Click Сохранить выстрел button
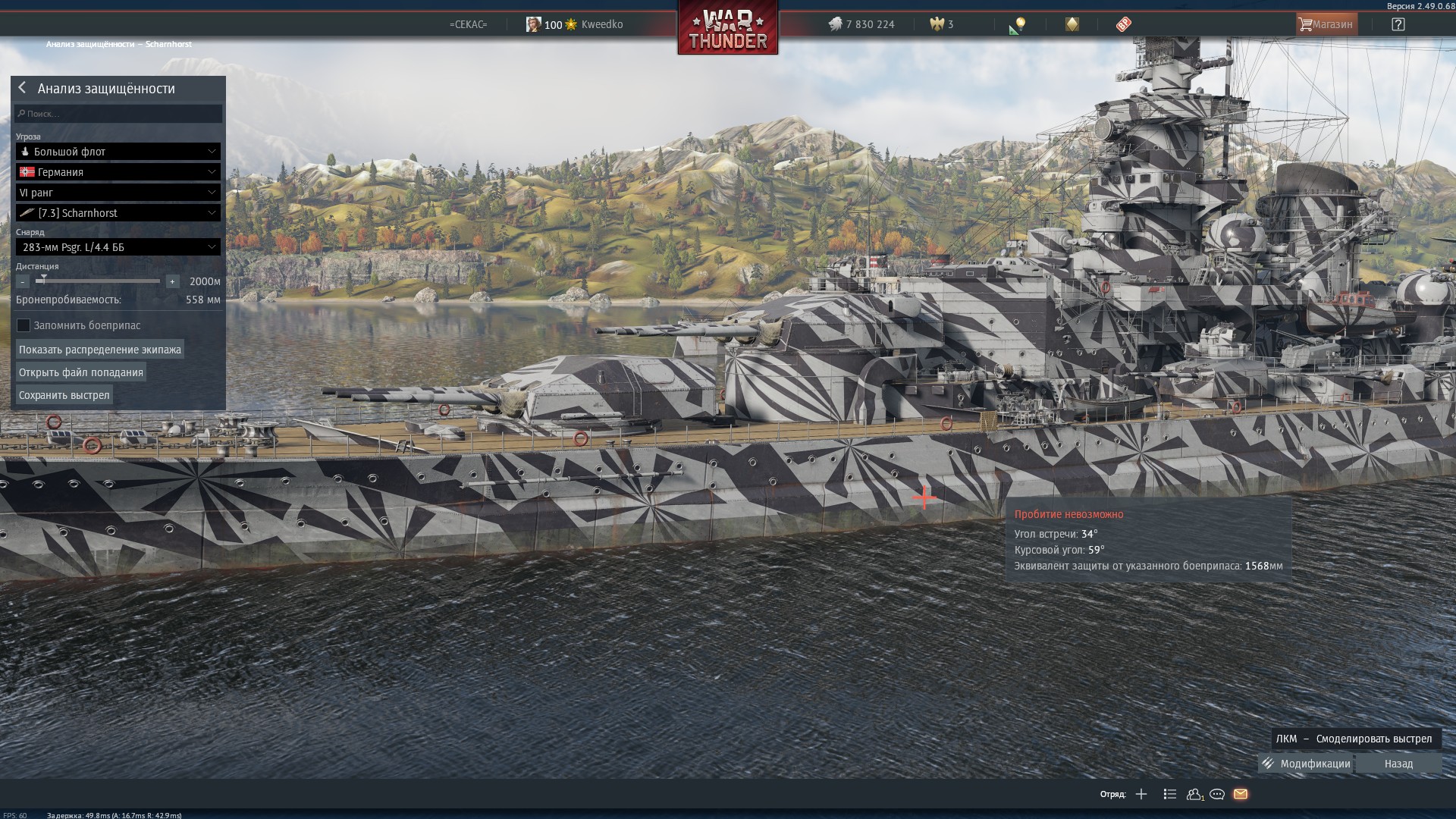This screenshot has height=819, width=1456. point(64,395)
